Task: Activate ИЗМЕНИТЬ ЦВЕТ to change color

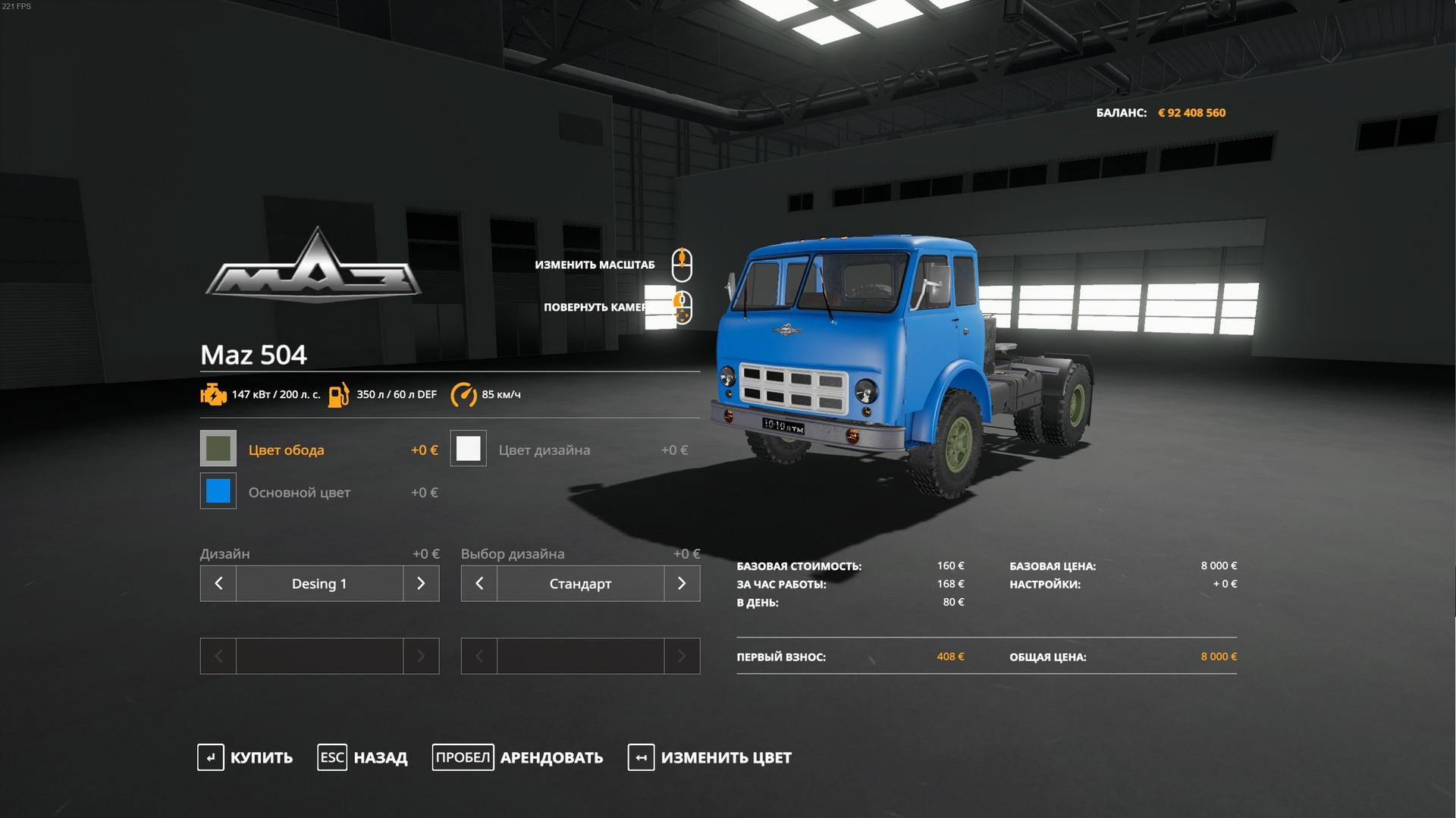Action: [x=710, y=757]
